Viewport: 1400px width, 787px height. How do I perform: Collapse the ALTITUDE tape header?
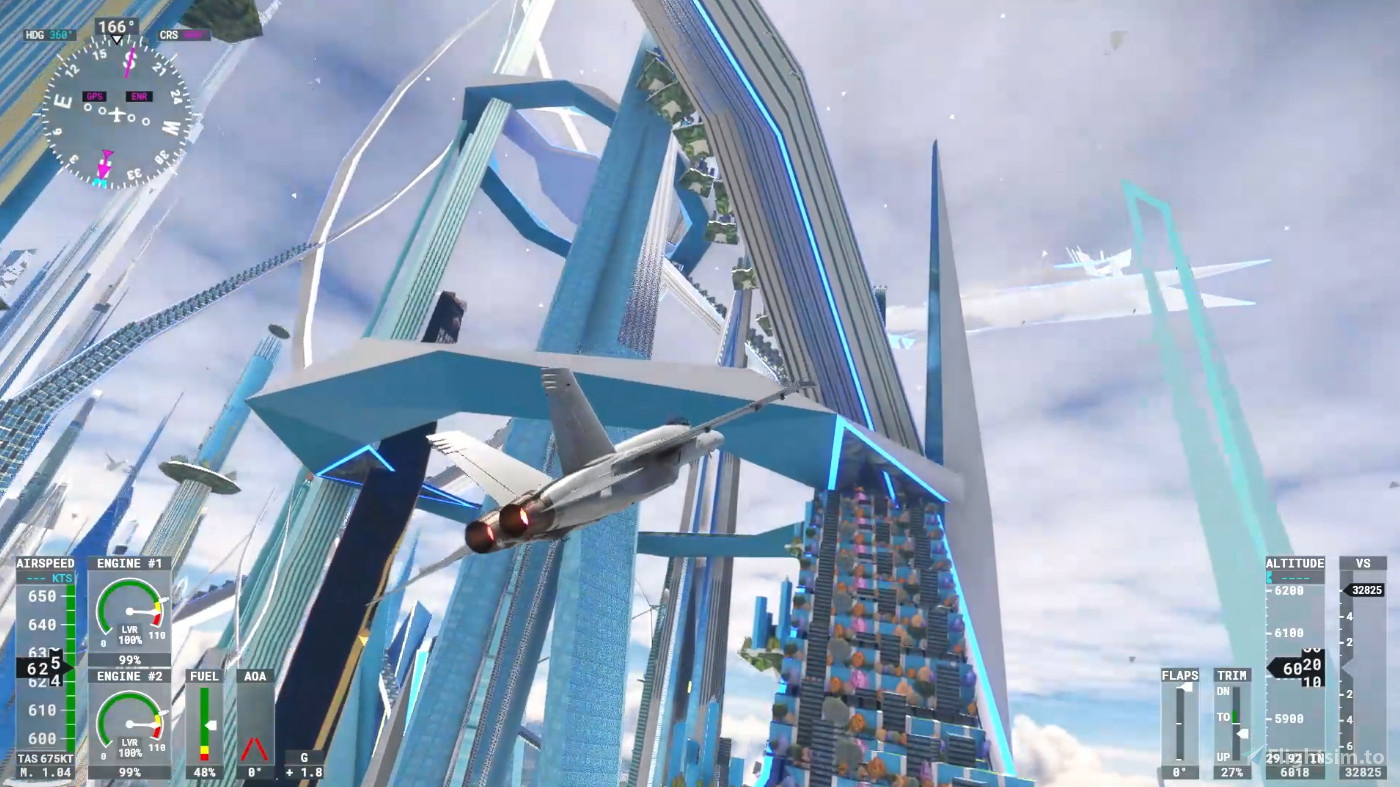pyautogui.click(x=1294, y=563)
